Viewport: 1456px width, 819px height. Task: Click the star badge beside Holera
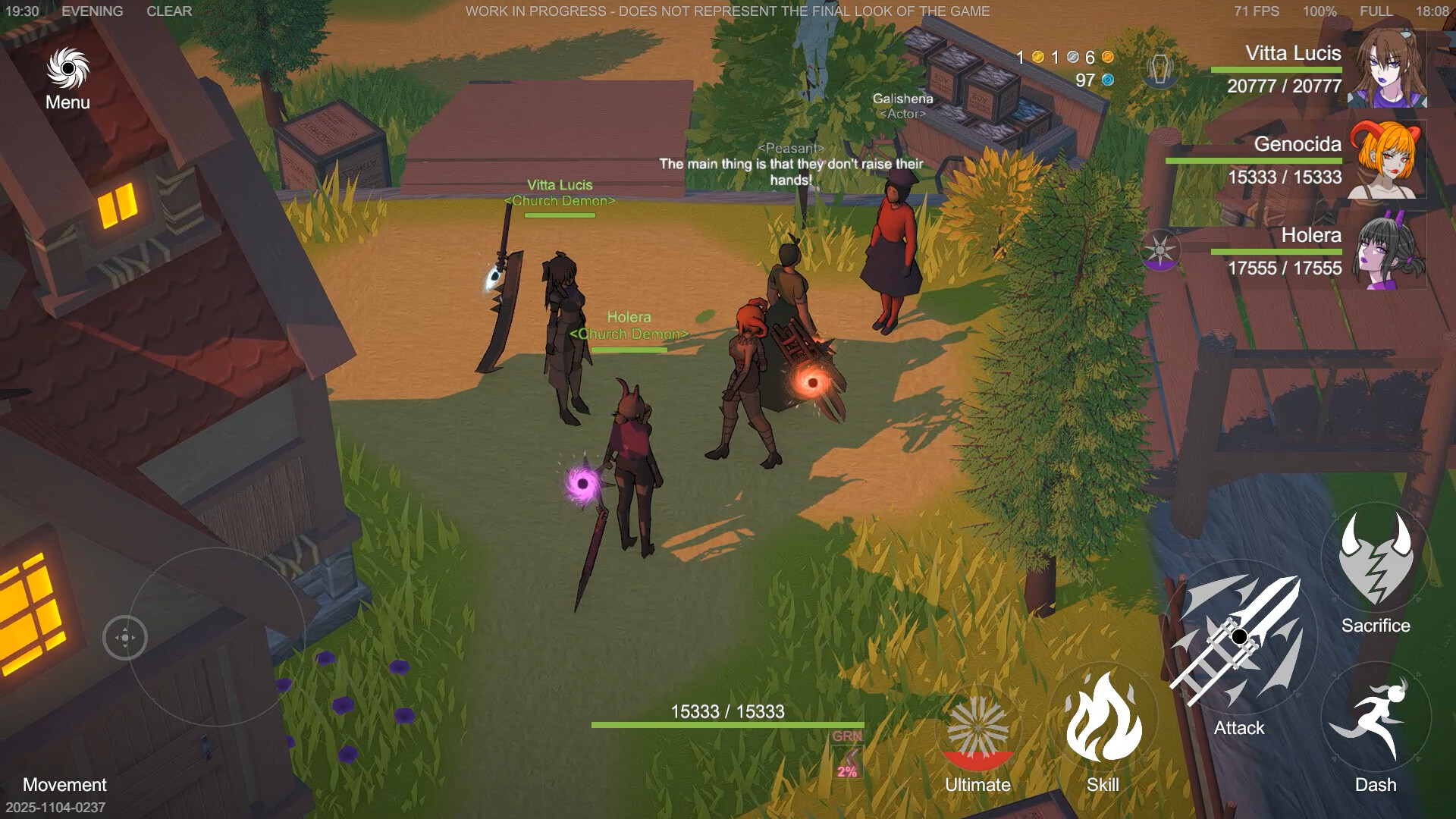click(x=1160, y=251)
